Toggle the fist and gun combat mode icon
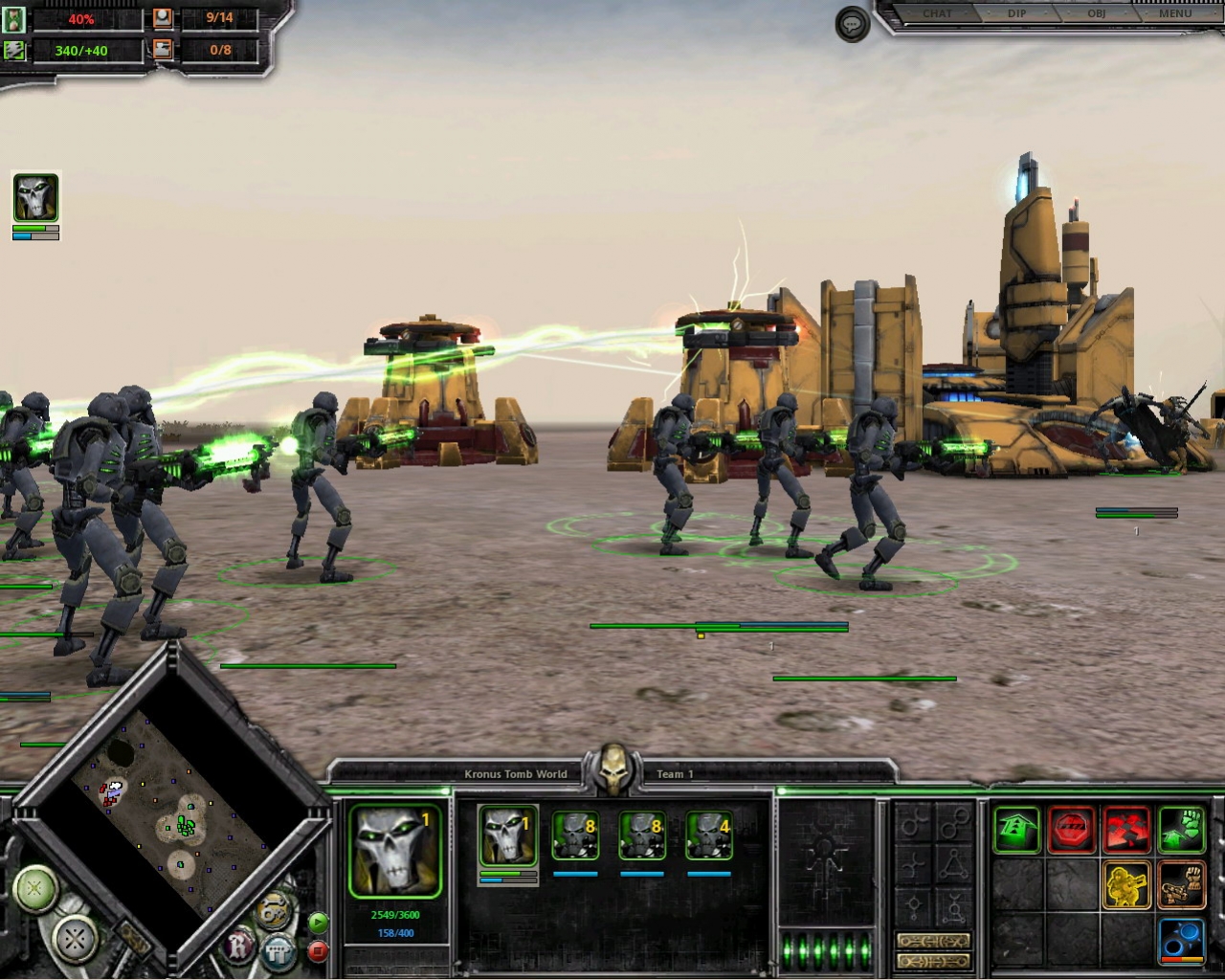The image size is (1225, 980). pyautogui.click(x=1181, y=884)
